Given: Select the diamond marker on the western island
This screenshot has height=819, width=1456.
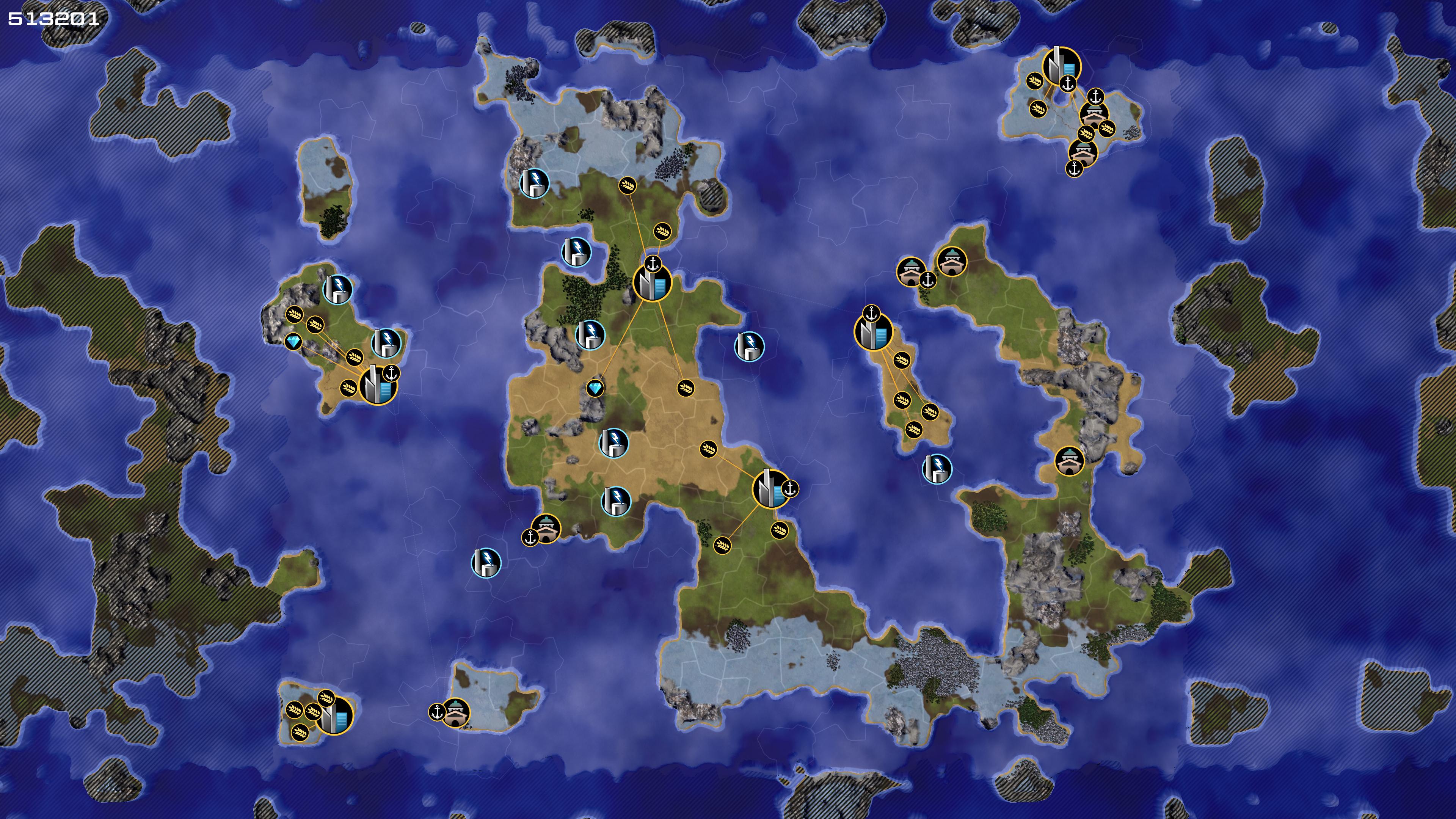Looking at the screenshot, I should click(293, 341).
